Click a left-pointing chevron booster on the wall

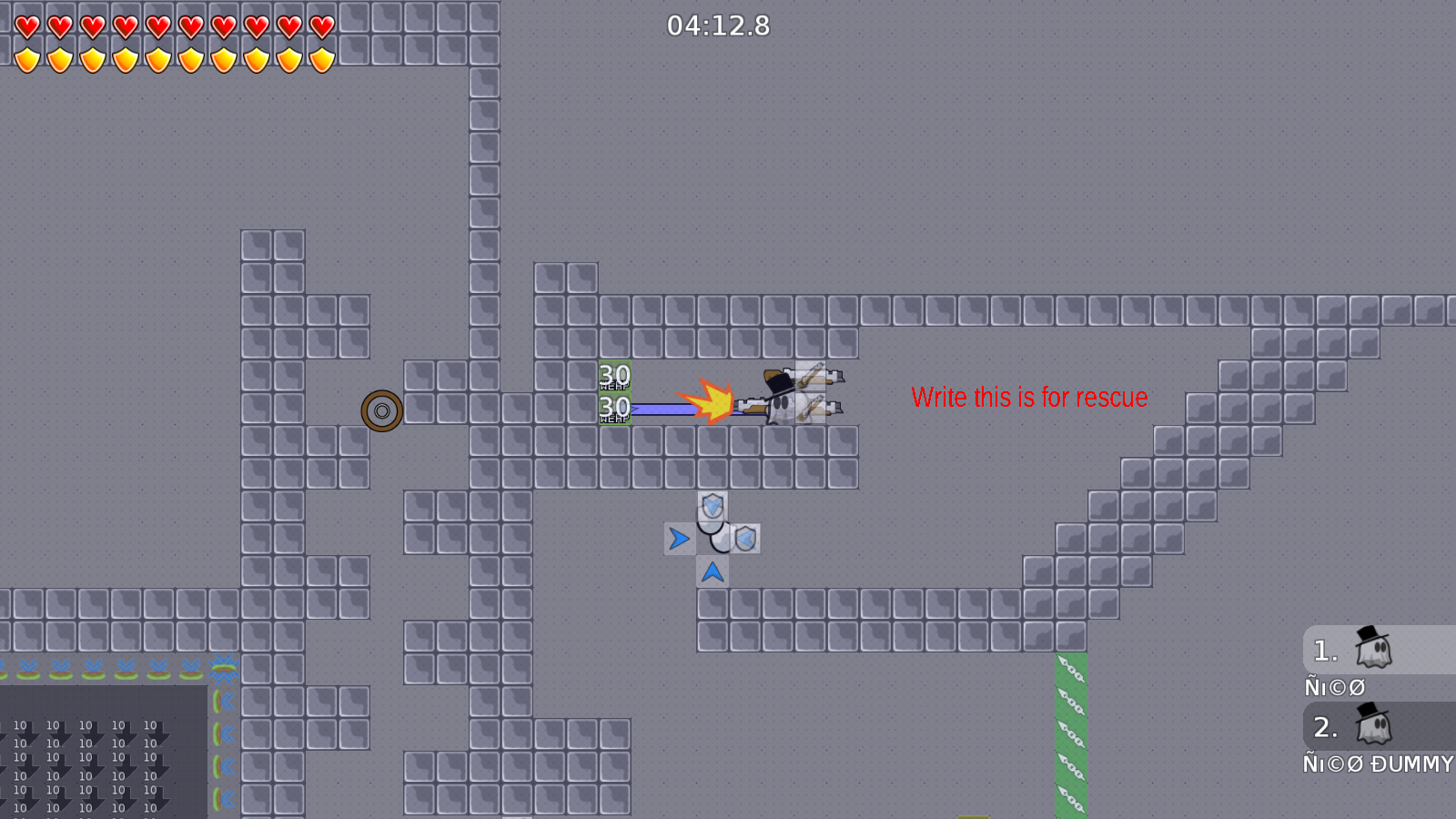coord(225,701)
